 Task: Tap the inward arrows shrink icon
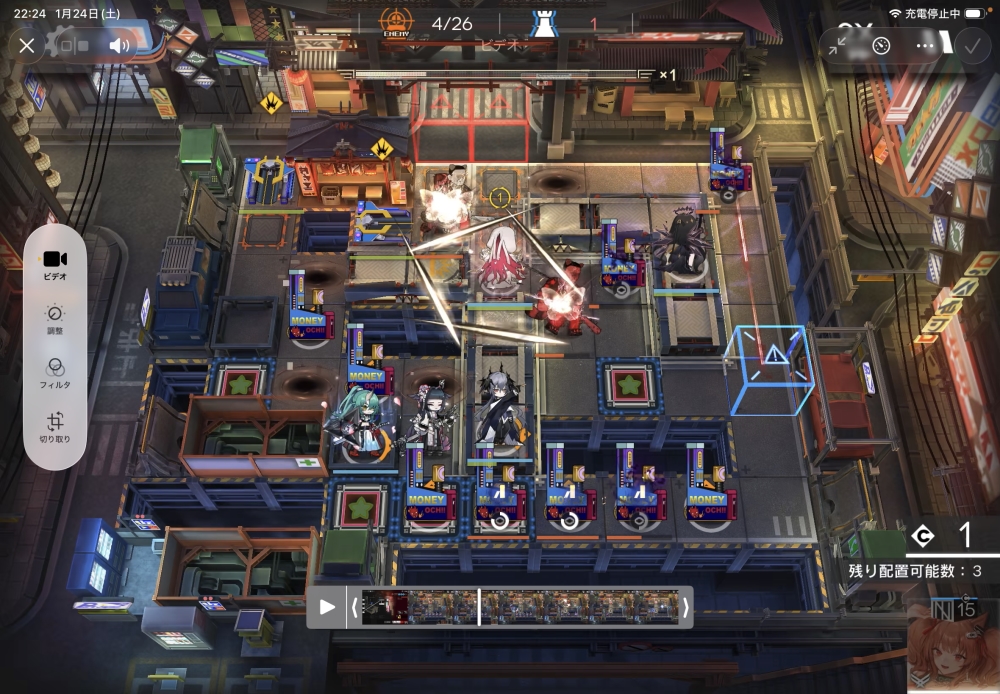click(x=838, y=46)
